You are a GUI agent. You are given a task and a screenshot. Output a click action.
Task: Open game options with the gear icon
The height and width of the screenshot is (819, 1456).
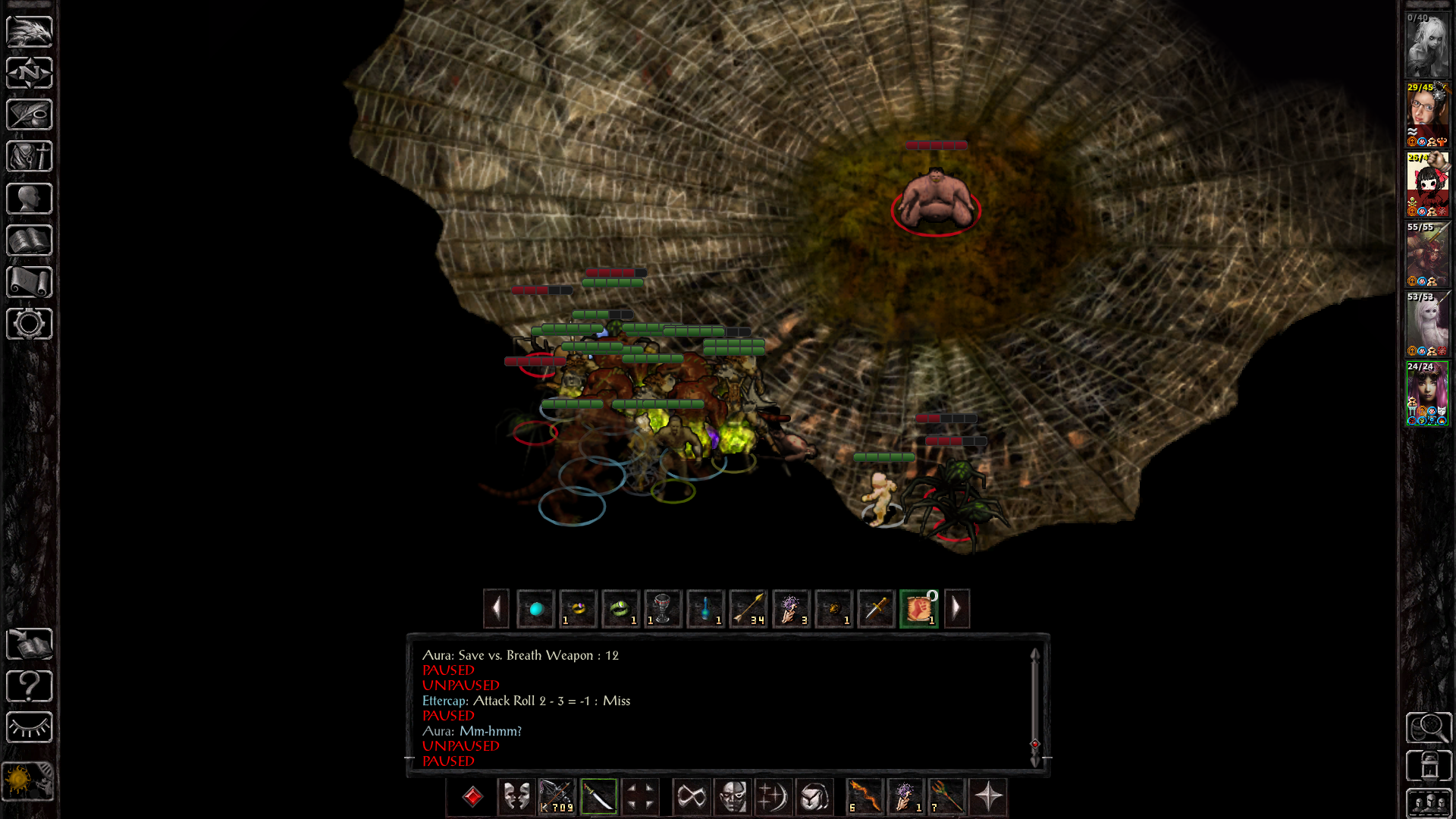coord(29,324)
